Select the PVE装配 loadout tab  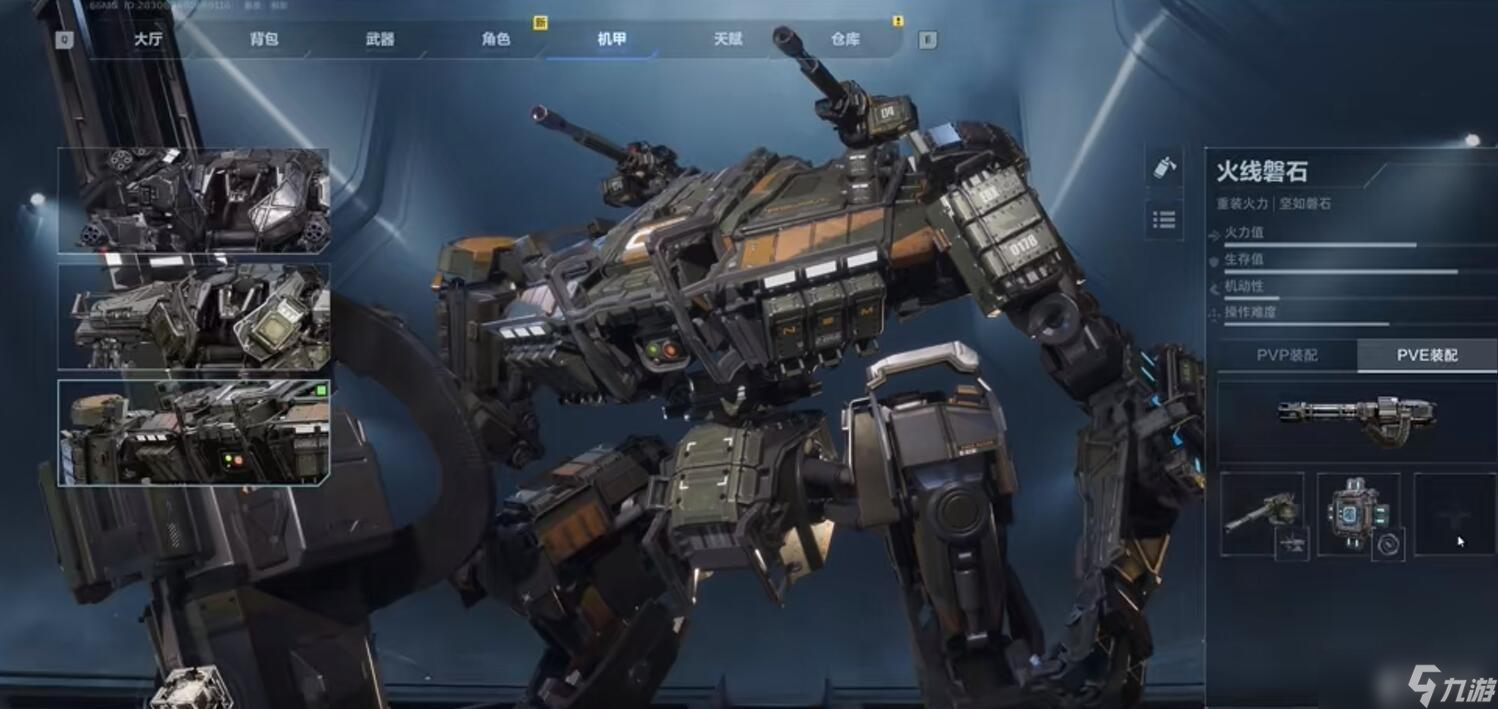[x=1427, y=355]
